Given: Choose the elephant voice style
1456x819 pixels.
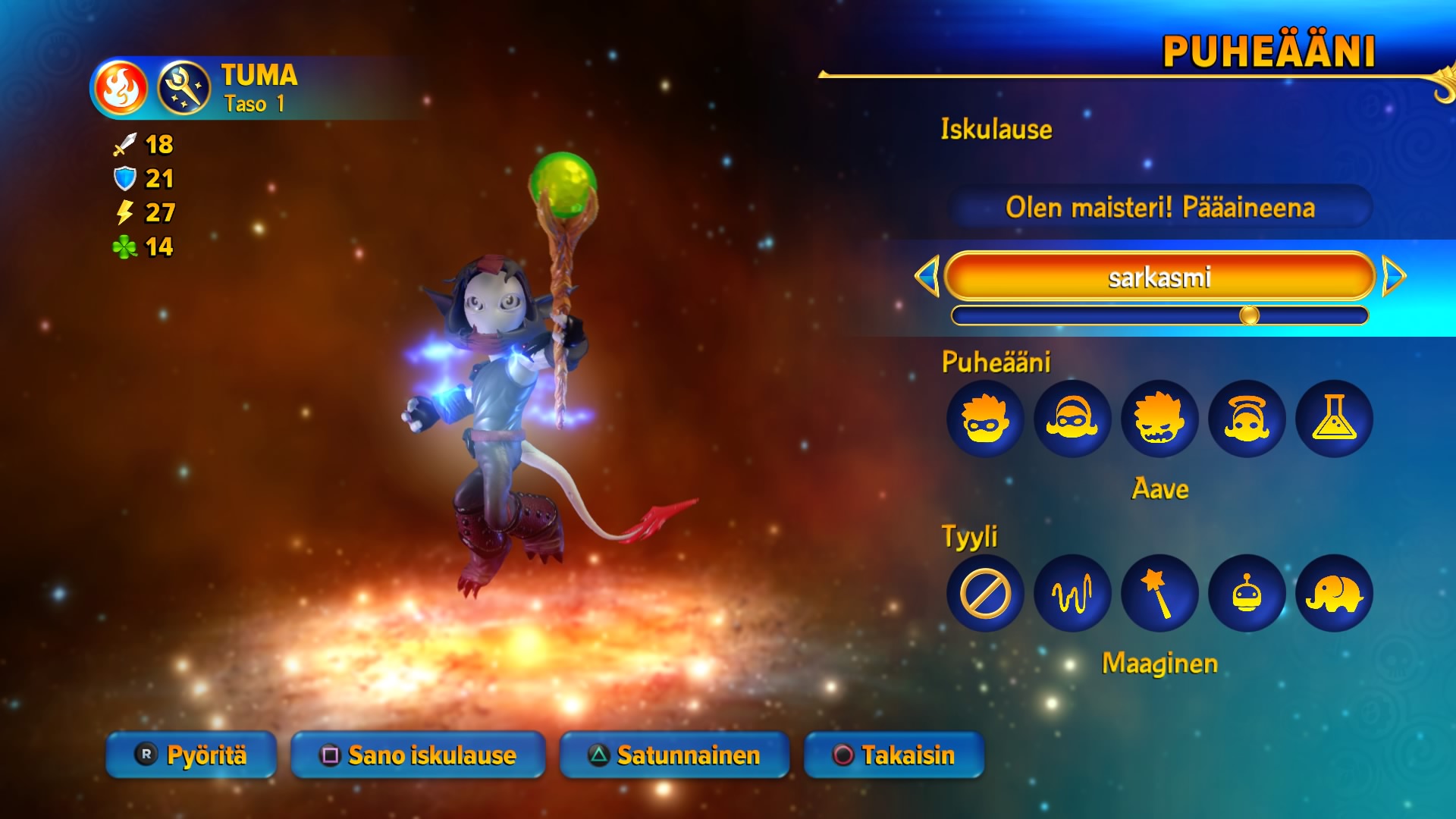Looking at the screenshot, I should click(x=1334, y=594).
